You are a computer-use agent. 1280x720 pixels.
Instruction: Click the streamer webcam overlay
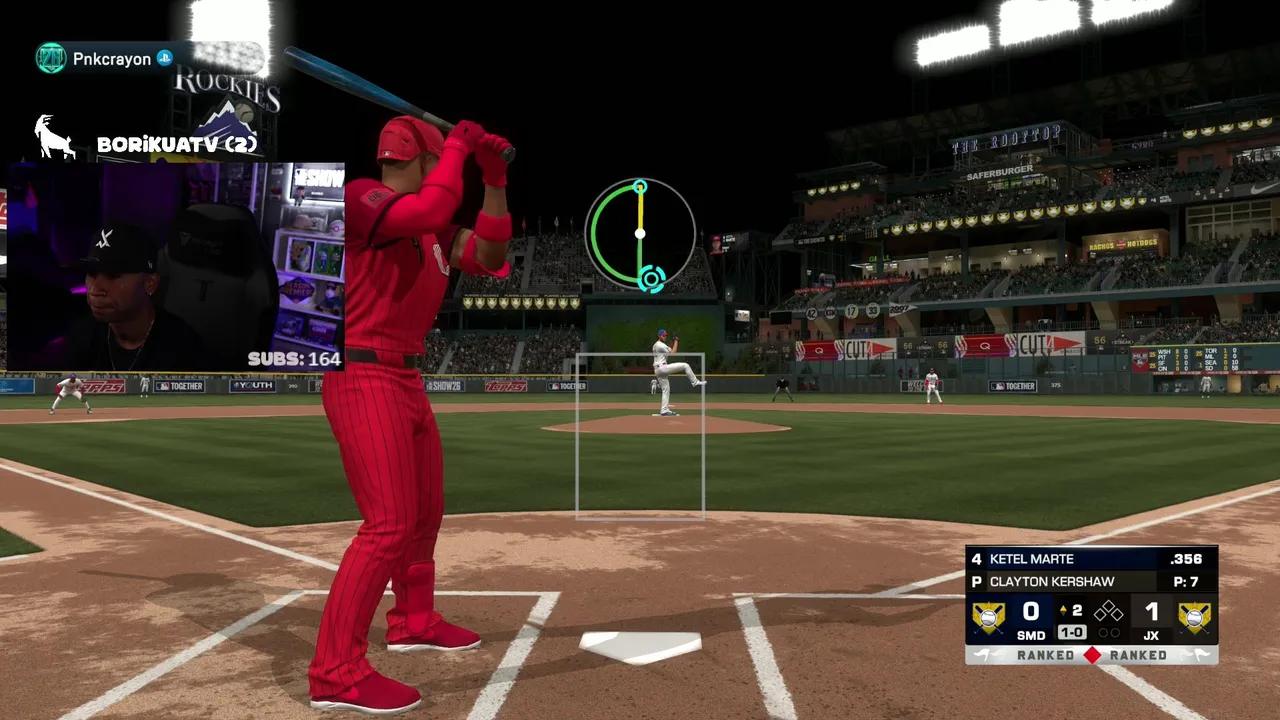coord(175,266)
